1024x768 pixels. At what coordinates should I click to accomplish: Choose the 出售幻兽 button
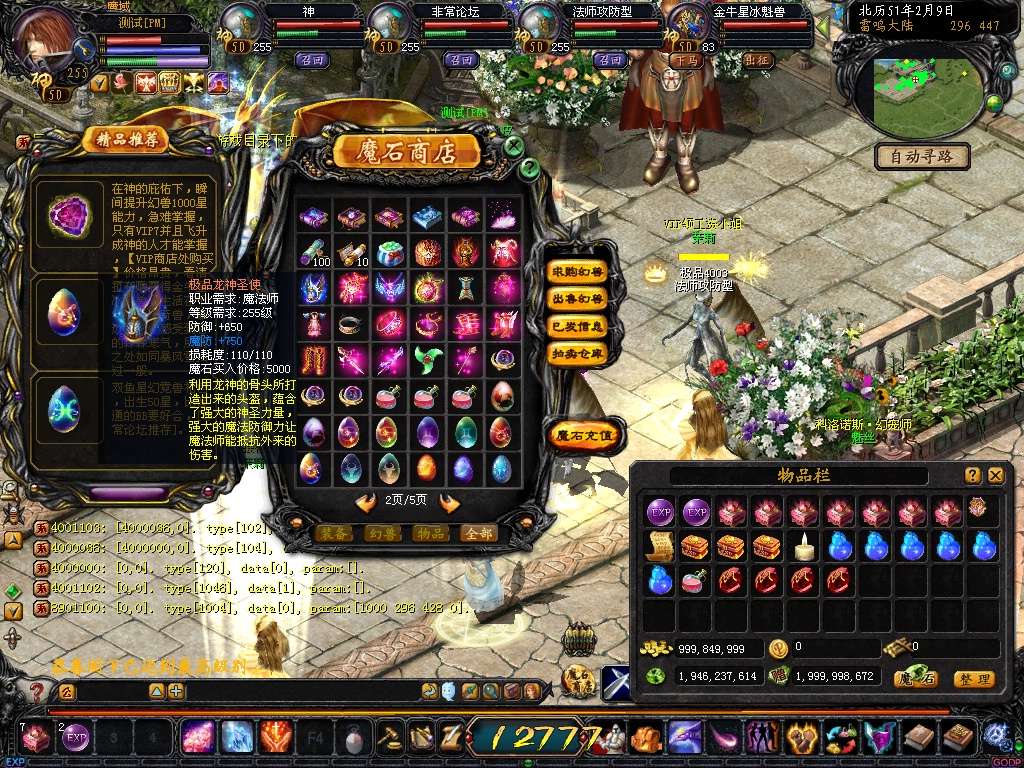tap(578, 298)
